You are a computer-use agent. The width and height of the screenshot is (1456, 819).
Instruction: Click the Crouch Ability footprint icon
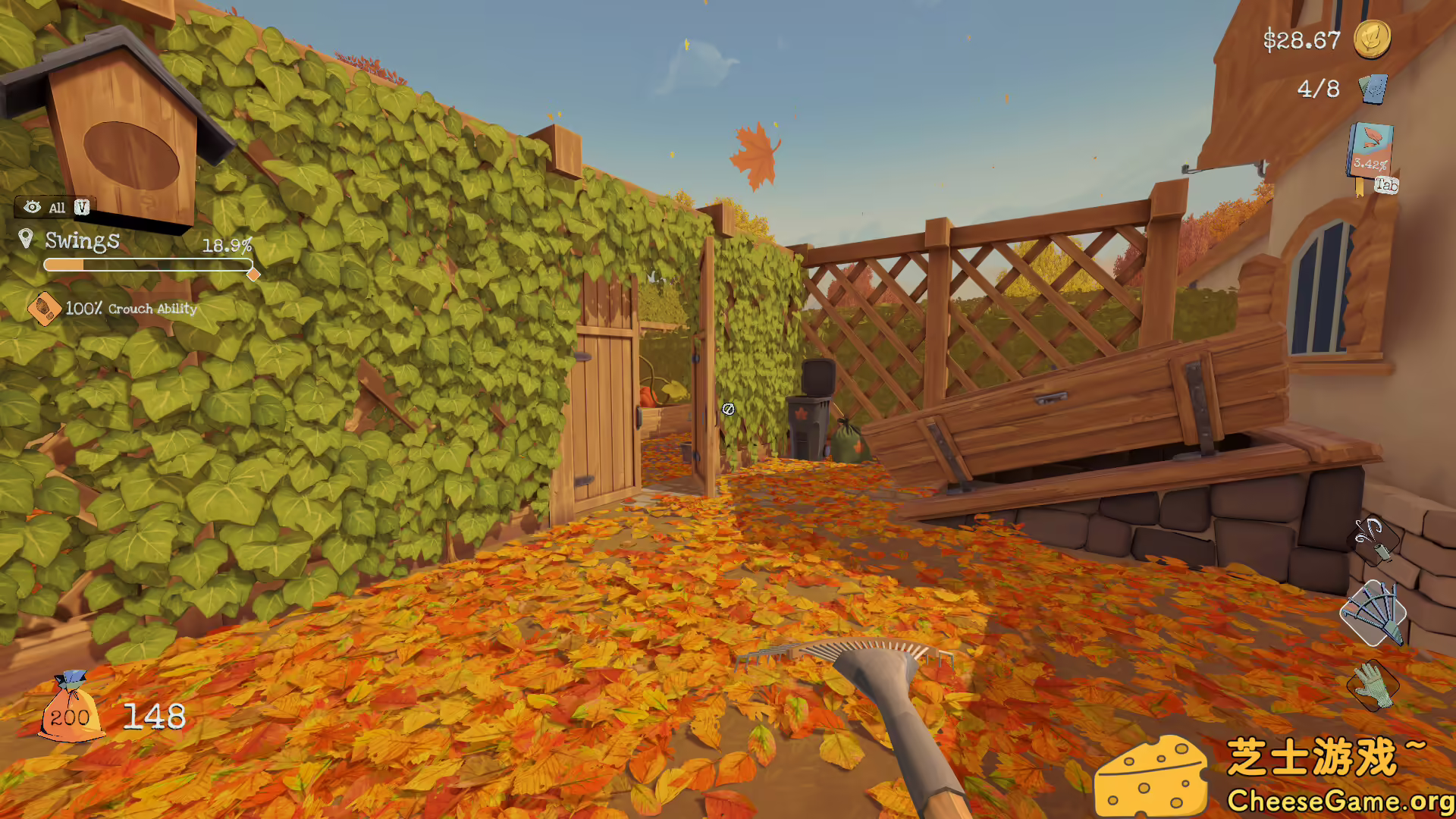[45, 307]
